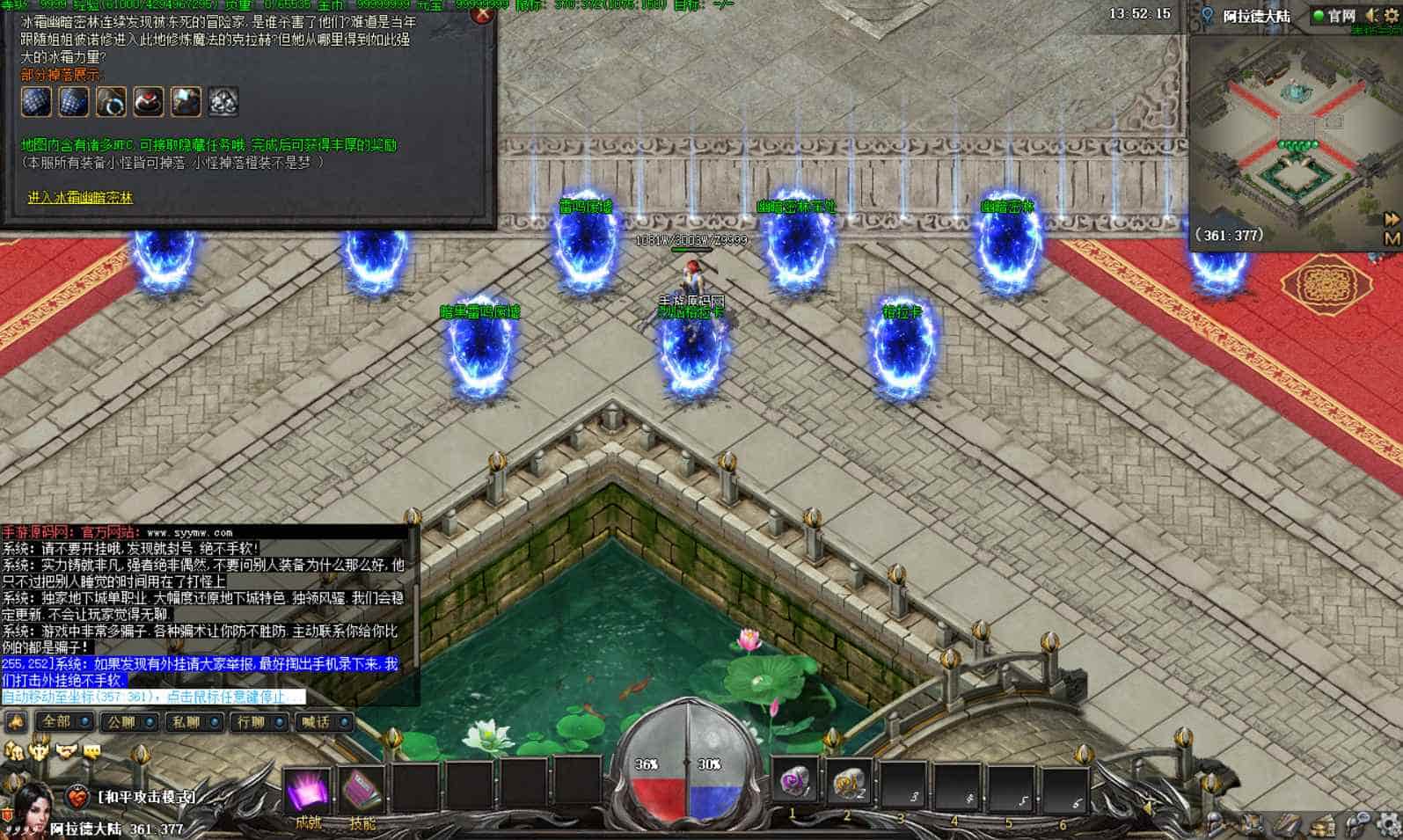Open the minimap of 阿拉德大陆
1403x840 pixels.
1285,132
